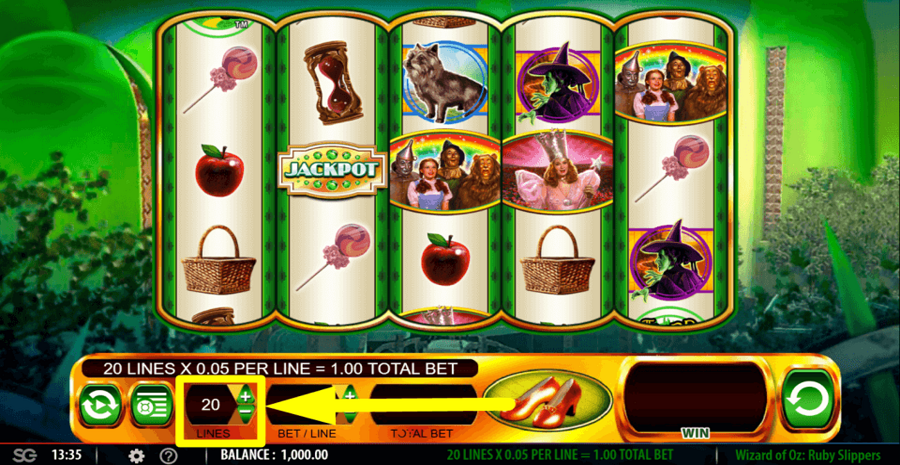Increase the number of lines with plus
This screenshot has height=465, width=900.
pyautogui.click(x=246, y=397)
